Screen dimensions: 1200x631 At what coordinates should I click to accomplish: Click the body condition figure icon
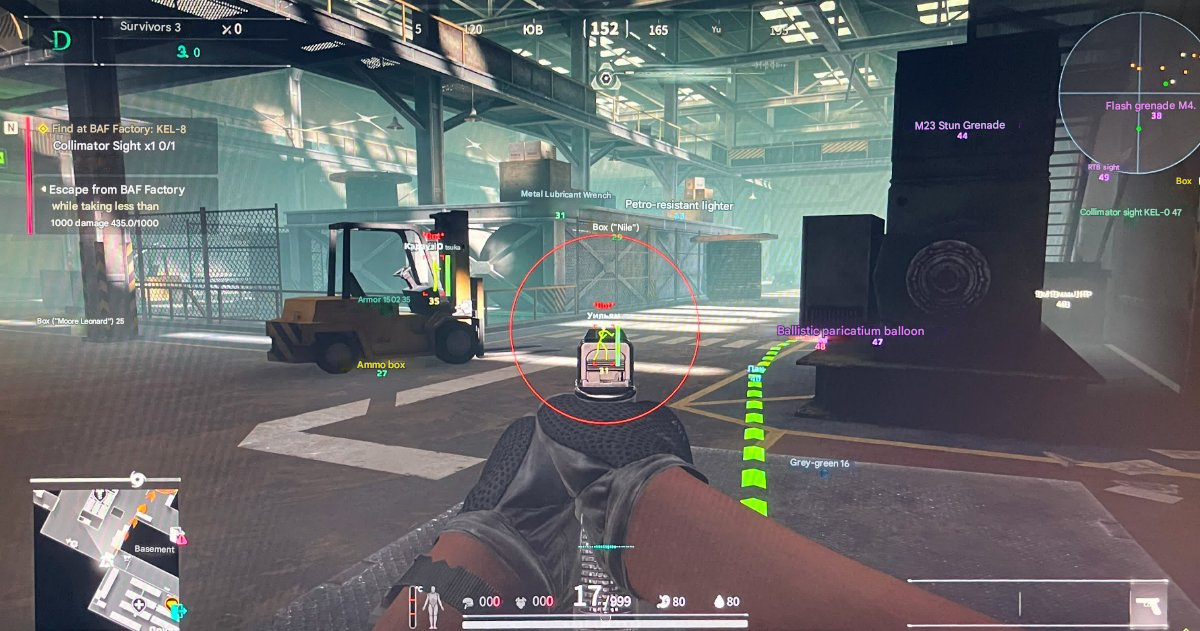click(x=432, y=602)
